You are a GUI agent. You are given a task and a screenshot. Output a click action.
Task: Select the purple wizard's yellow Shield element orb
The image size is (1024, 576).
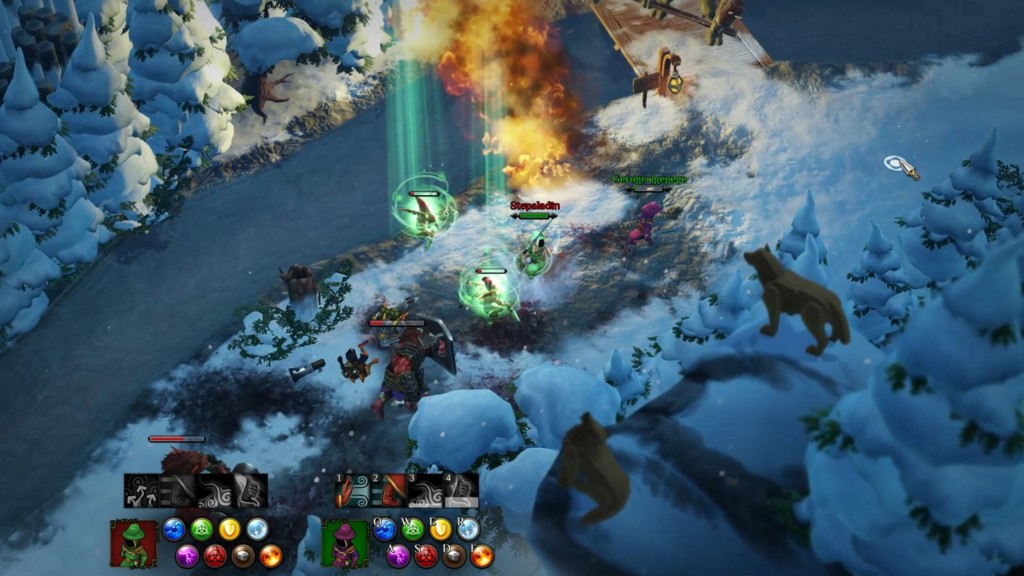[x=440, y=530]
